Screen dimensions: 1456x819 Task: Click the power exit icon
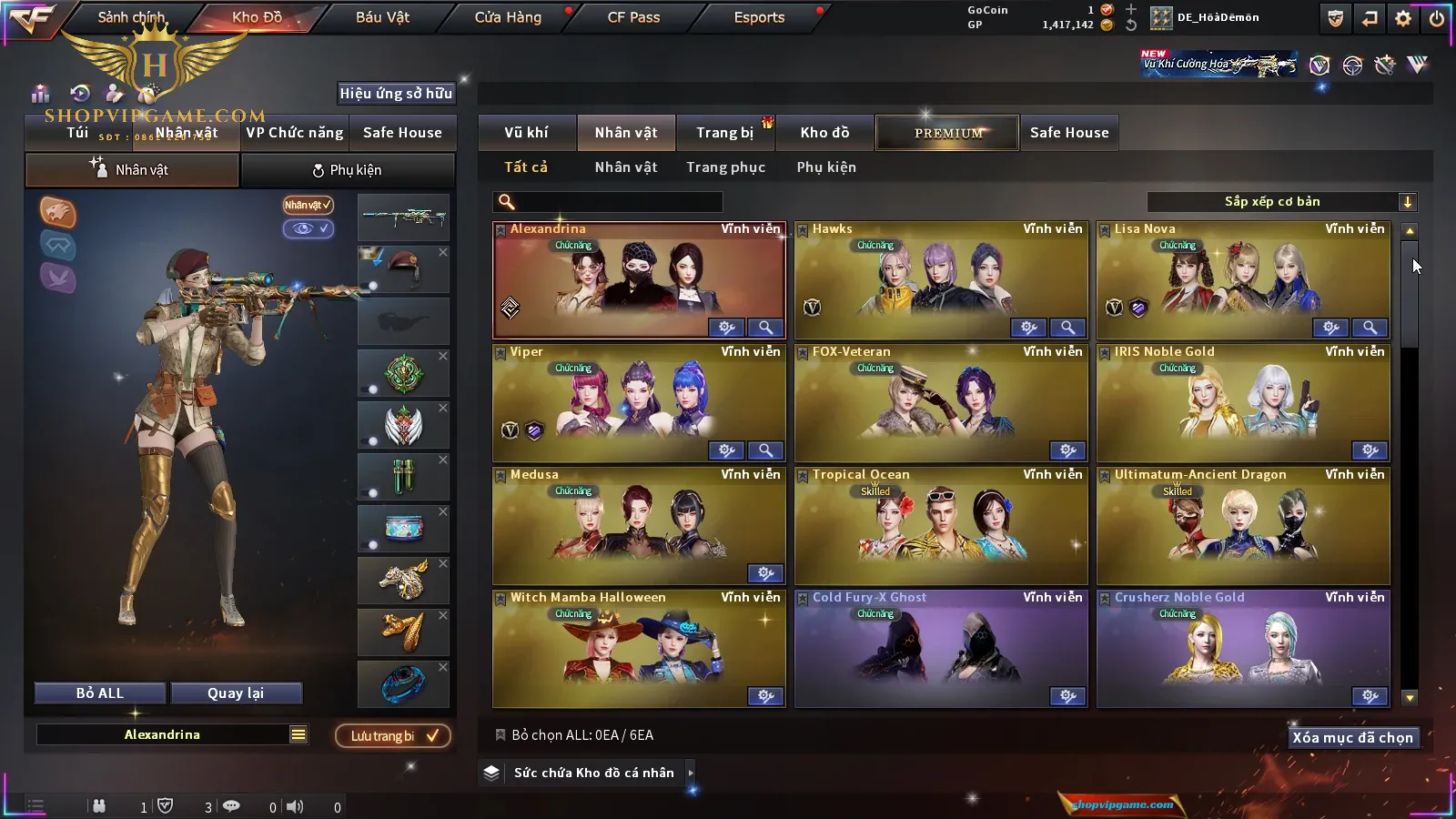[x=1437, y=18]
